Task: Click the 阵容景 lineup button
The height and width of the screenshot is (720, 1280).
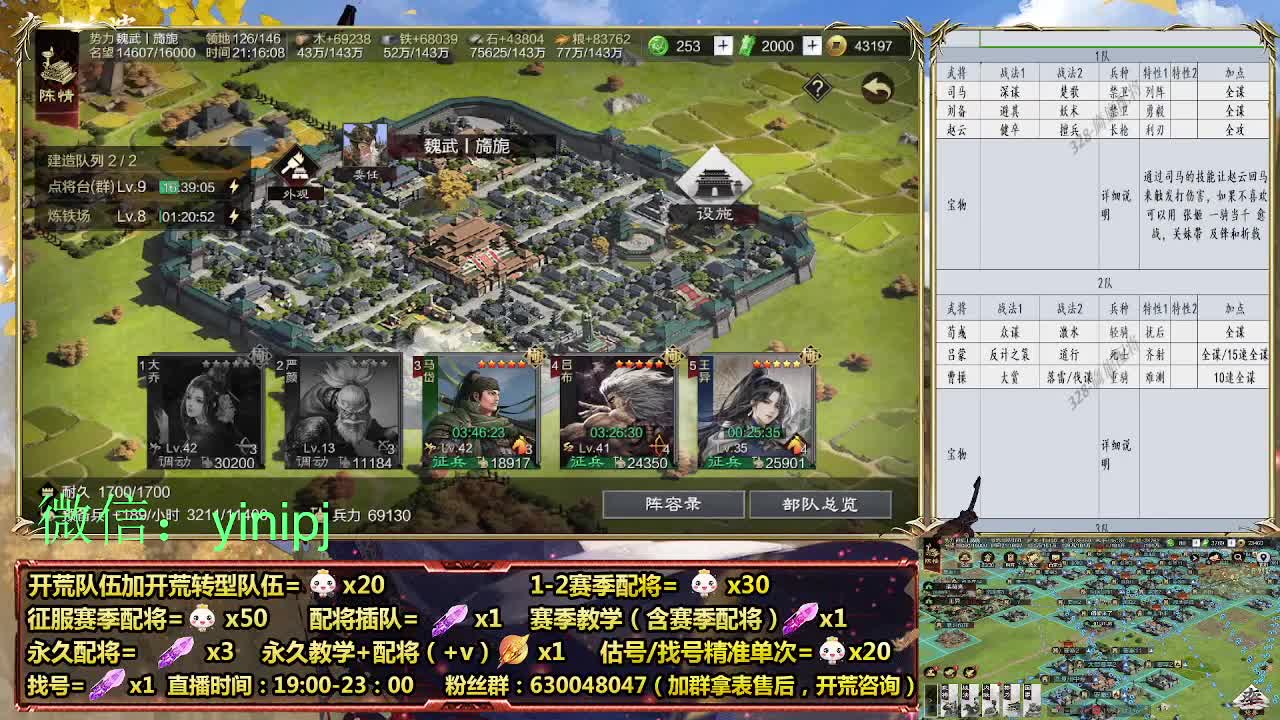Action: click(676, 505)
